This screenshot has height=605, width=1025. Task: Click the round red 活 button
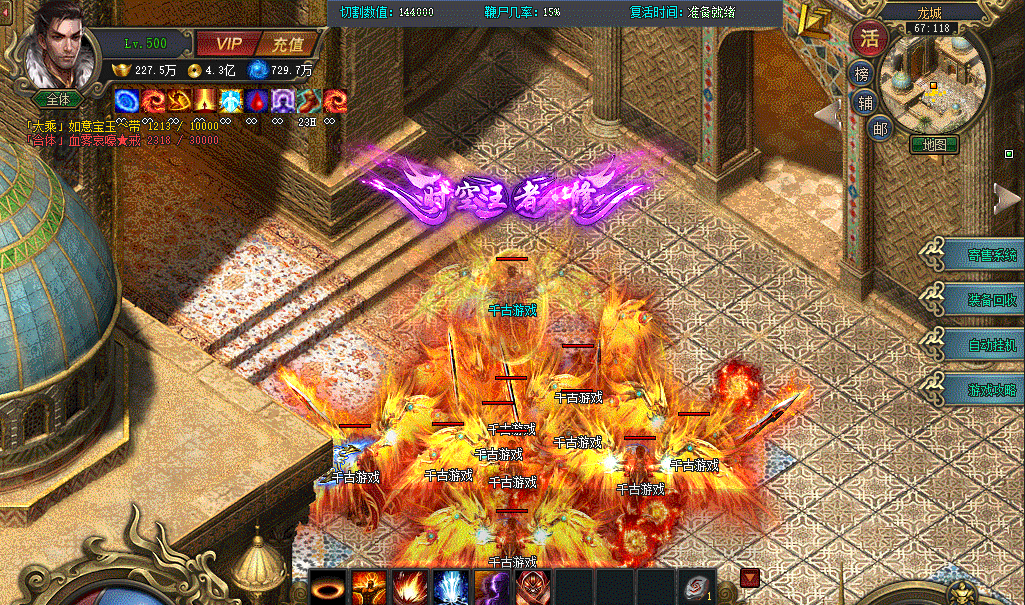[869, 39]
